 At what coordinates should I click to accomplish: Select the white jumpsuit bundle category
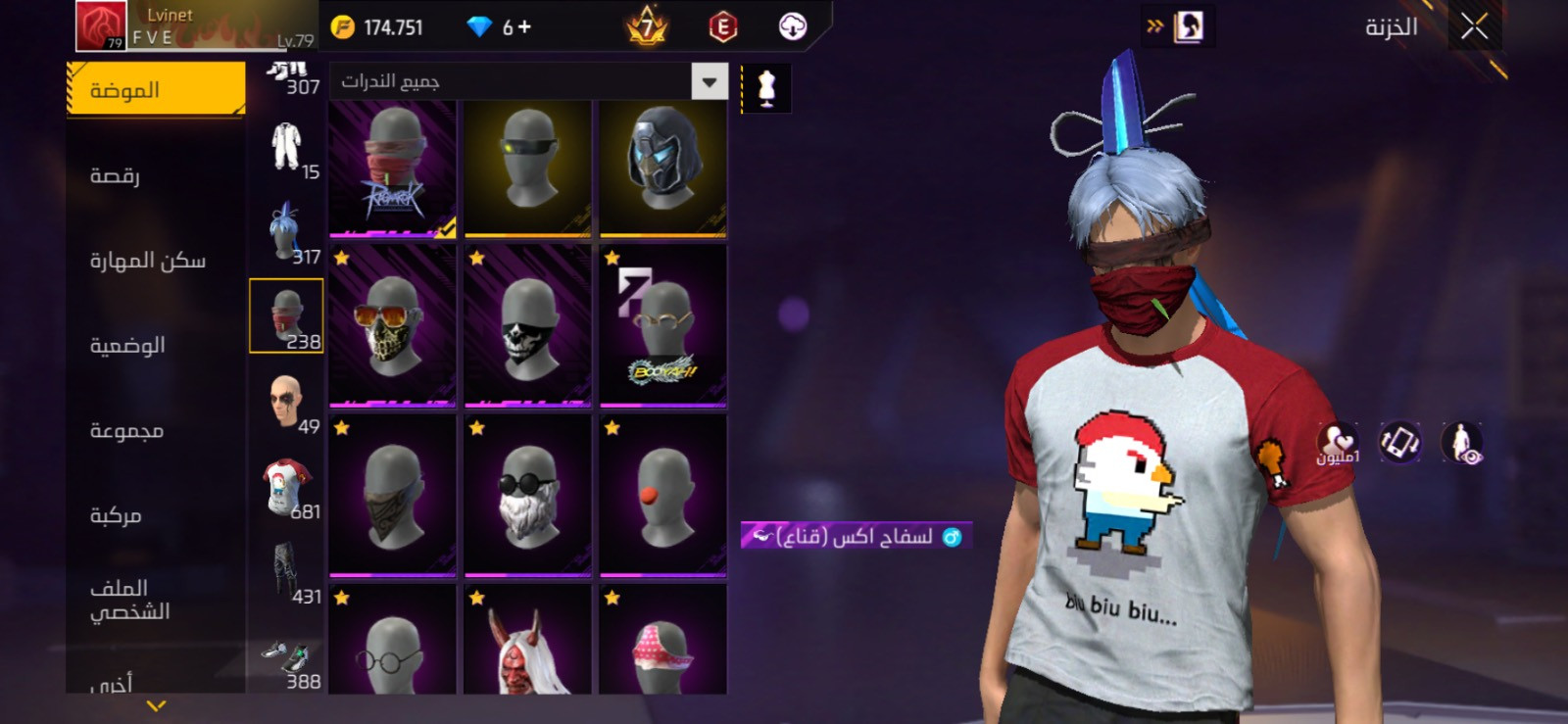(286, 147)
